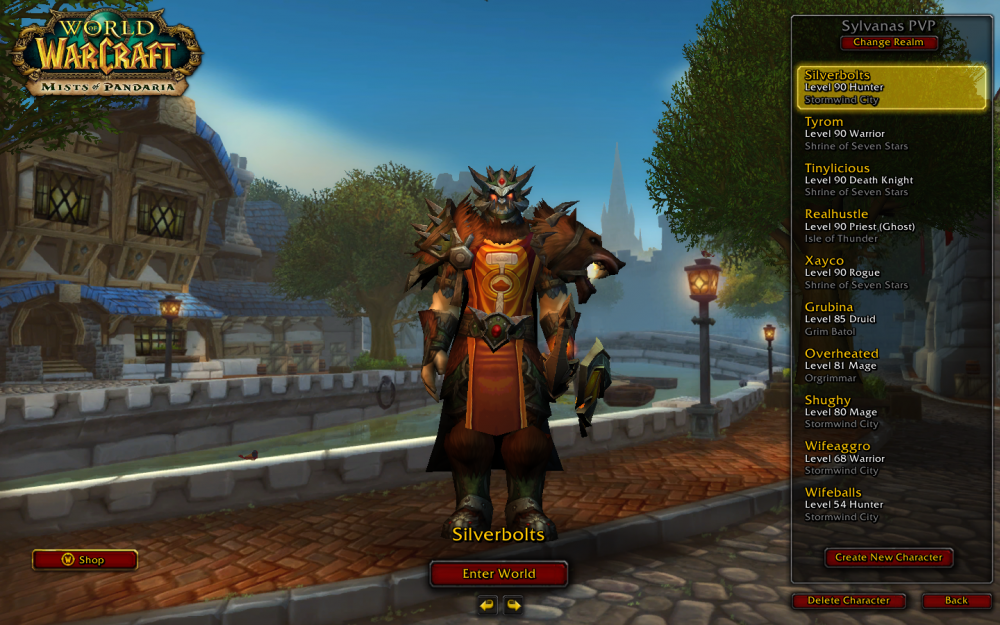Viewport: 1000px width, 625px height.
Task: Select Silverbolts the Level 90 Hunter
Action: click(892, 87)
